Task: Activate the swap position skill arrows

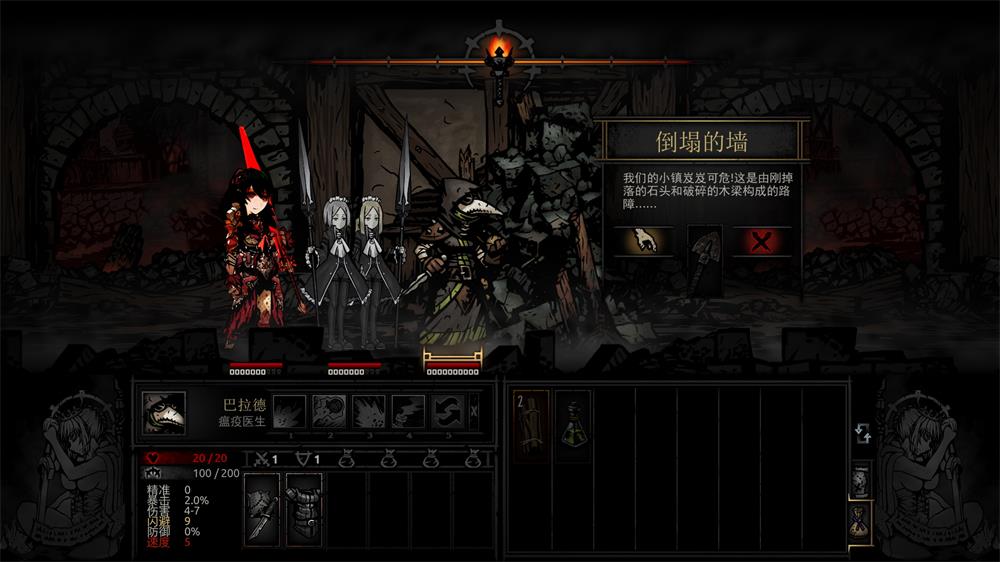Action: point(447,411)
